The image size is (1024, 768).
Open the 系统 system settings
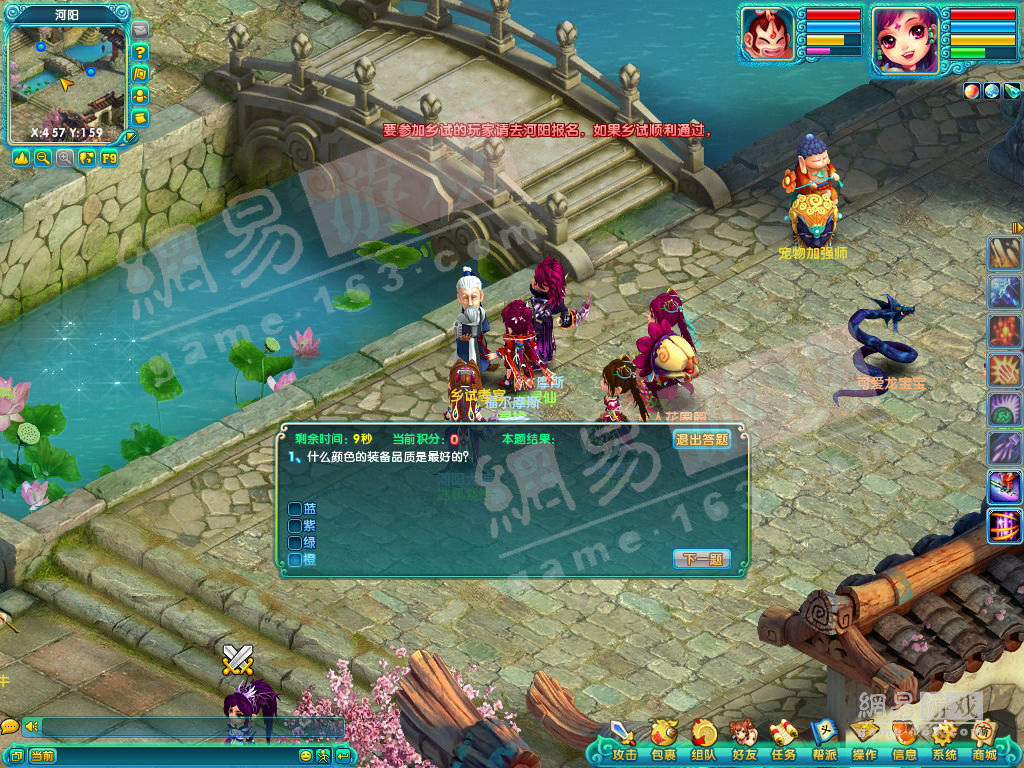944,740
